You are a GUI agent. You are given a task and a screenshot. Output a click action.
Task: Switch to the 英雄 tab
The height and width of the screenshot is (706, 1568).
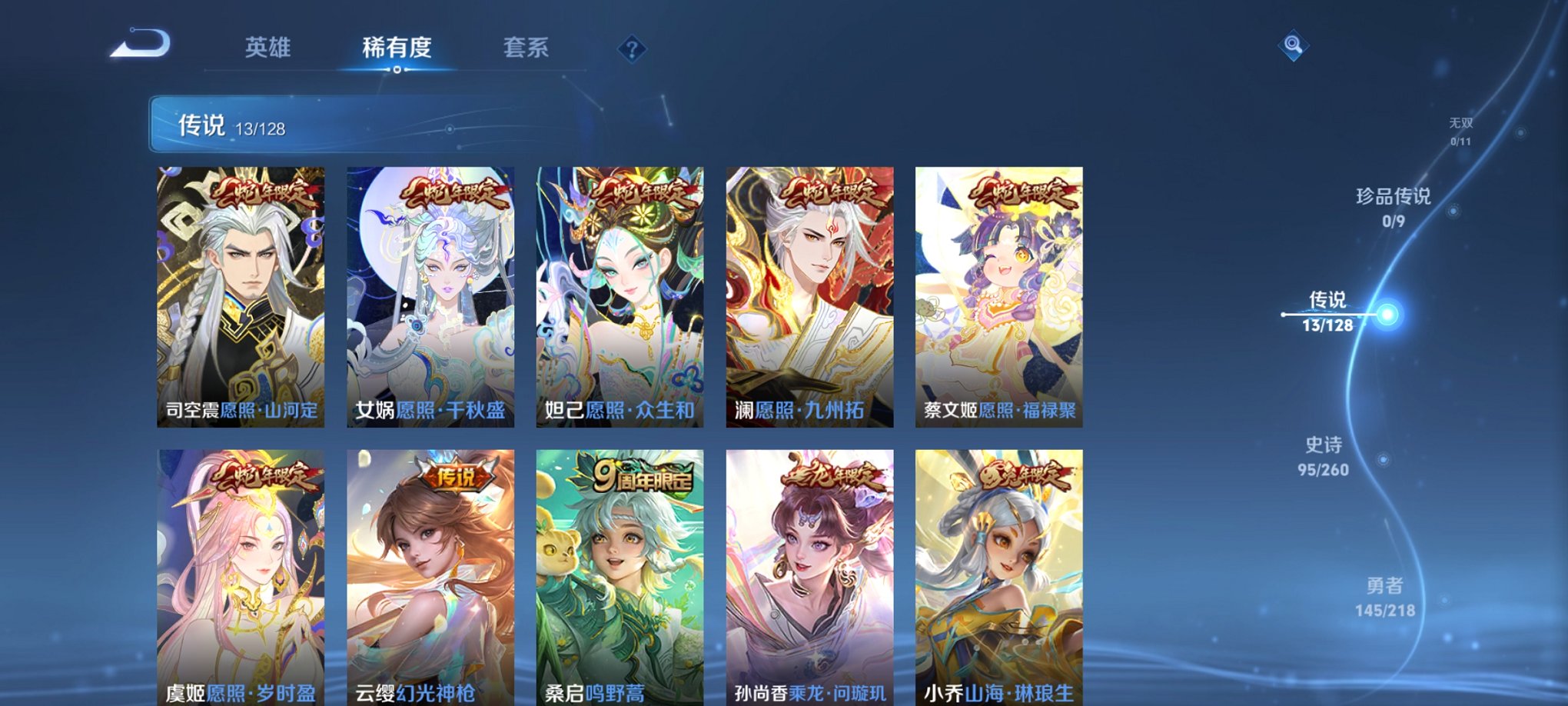267,48
